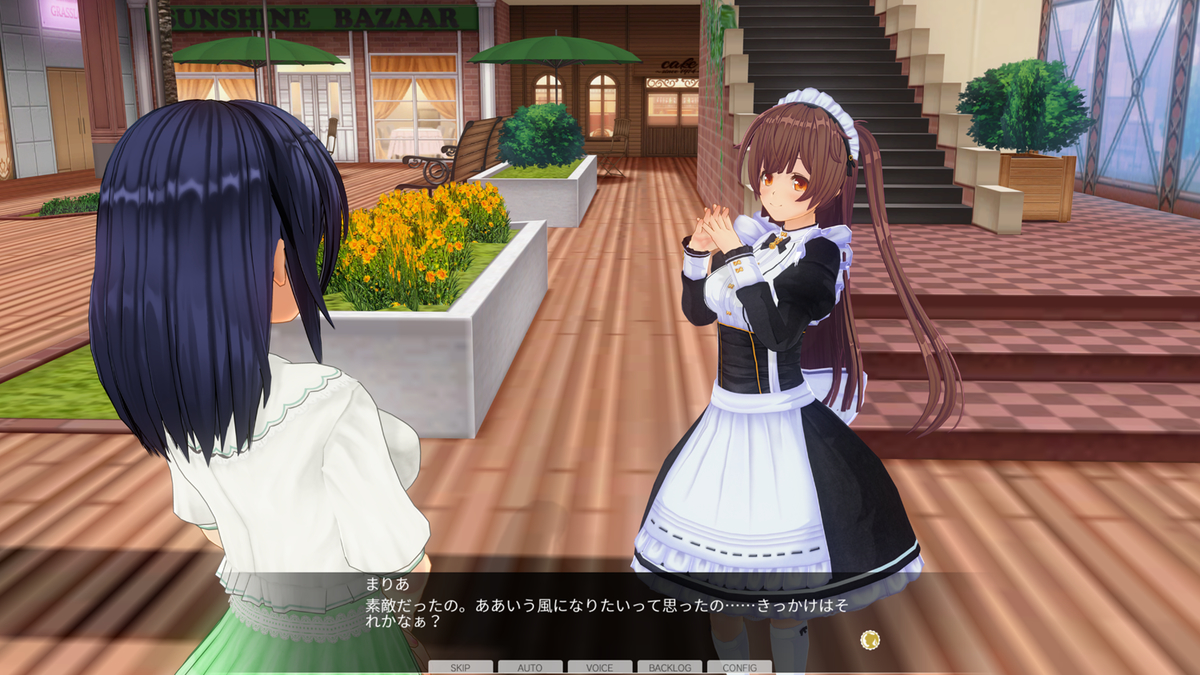
Task: Advance dialogue via the gold continue icon
Action: (x=870, y=638)
